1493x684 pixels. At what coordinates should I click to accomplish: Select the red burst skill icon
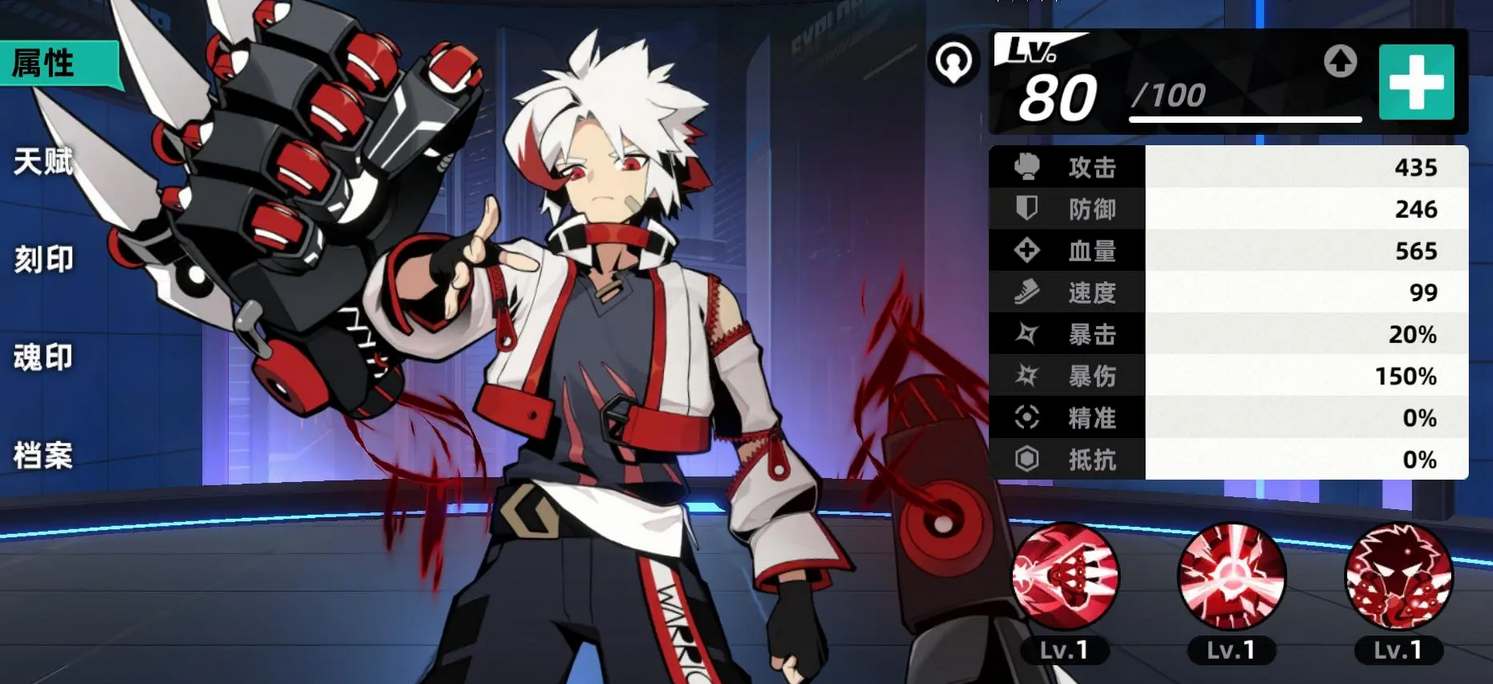tap(1231, 576)
